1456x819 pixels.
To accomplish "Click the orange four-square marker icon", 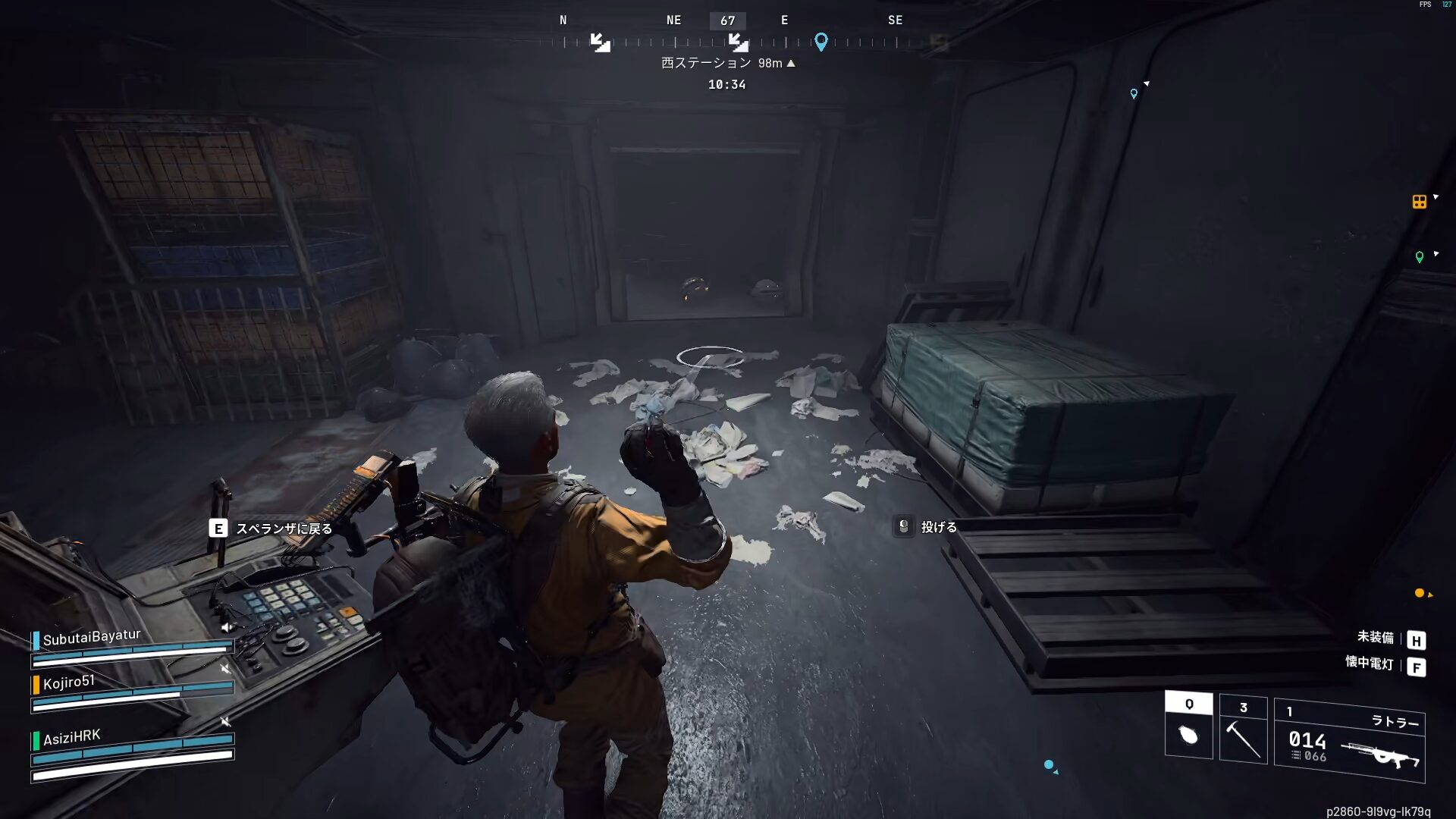I will point(1419,202).
